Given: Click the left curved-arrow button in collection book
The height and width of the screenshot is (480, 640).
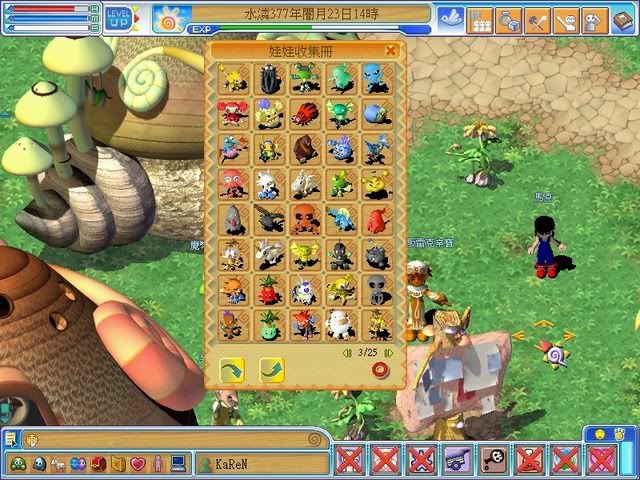Looking at the screenshot, I should (233, 370).
